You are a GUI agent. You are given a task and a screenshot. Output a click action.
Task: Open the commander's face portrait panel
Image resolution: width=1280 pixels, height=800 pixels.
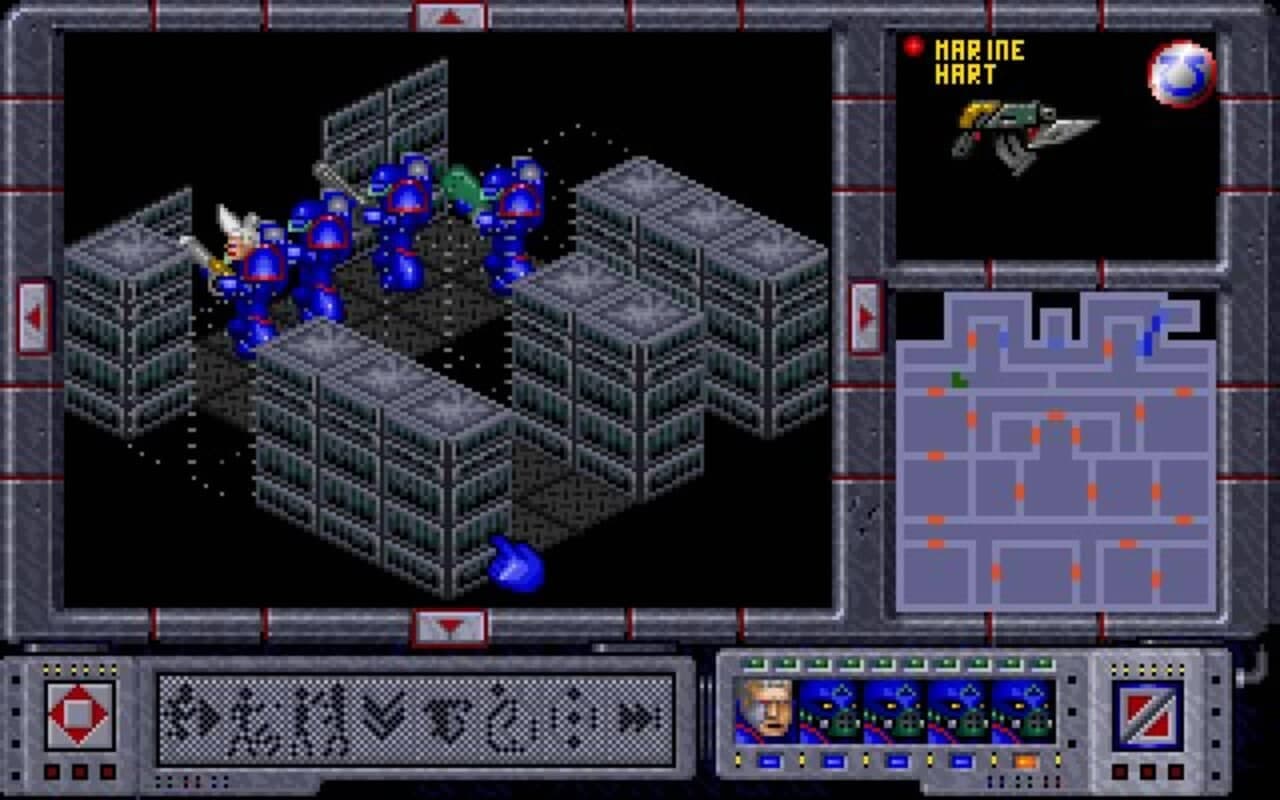[x=768, y=712]
